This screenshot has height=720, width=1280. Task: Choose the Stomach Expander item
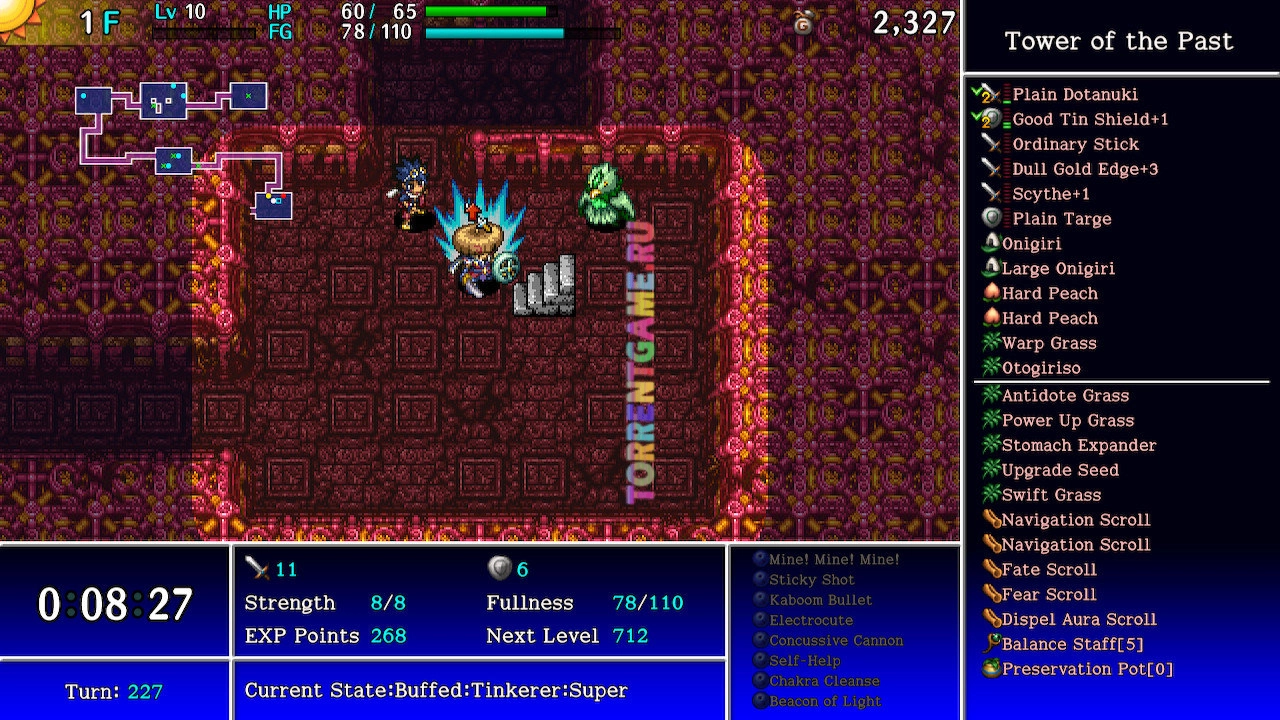click(1078, 446)
